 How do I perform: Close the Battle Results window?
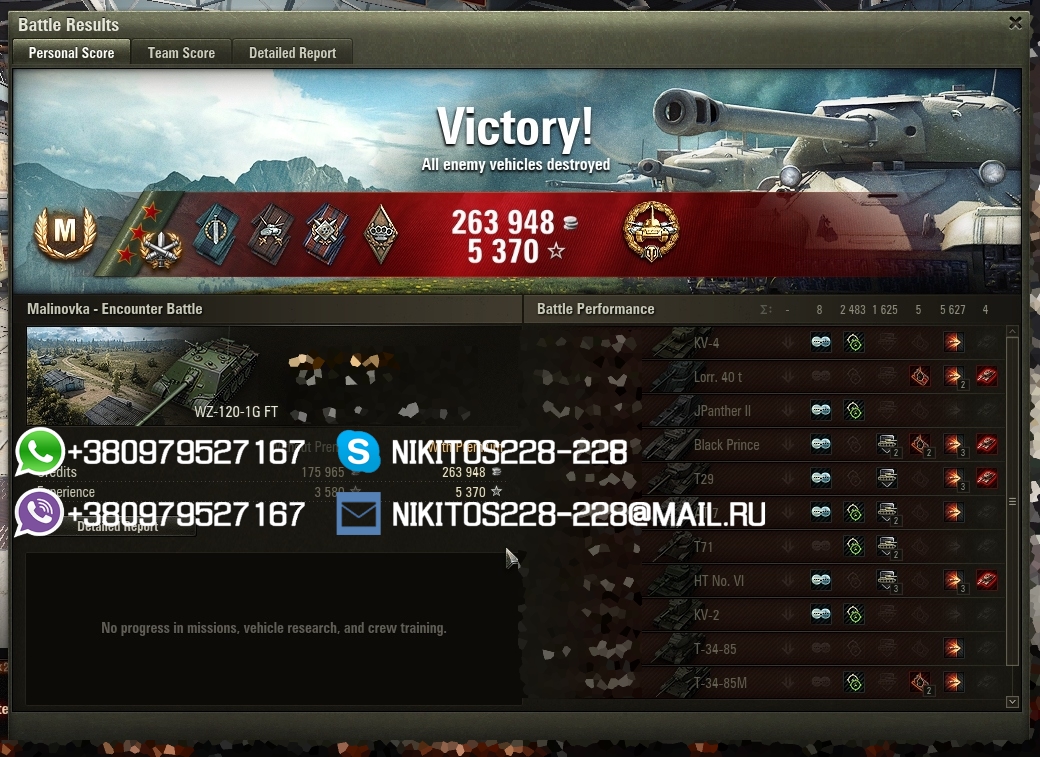click(1015, 23)
